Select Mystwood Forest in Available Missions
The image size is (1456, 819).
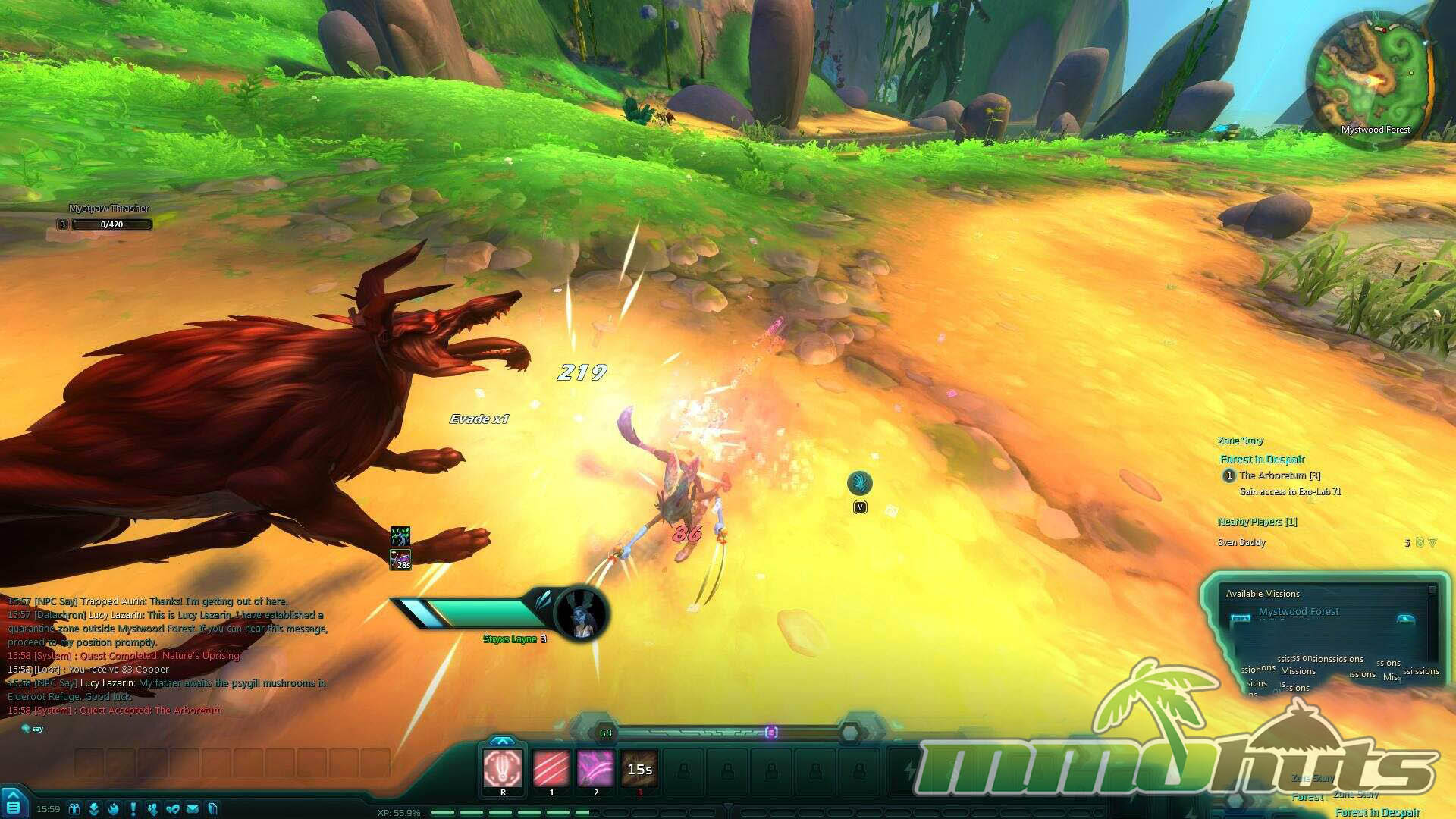point(1298,612)
